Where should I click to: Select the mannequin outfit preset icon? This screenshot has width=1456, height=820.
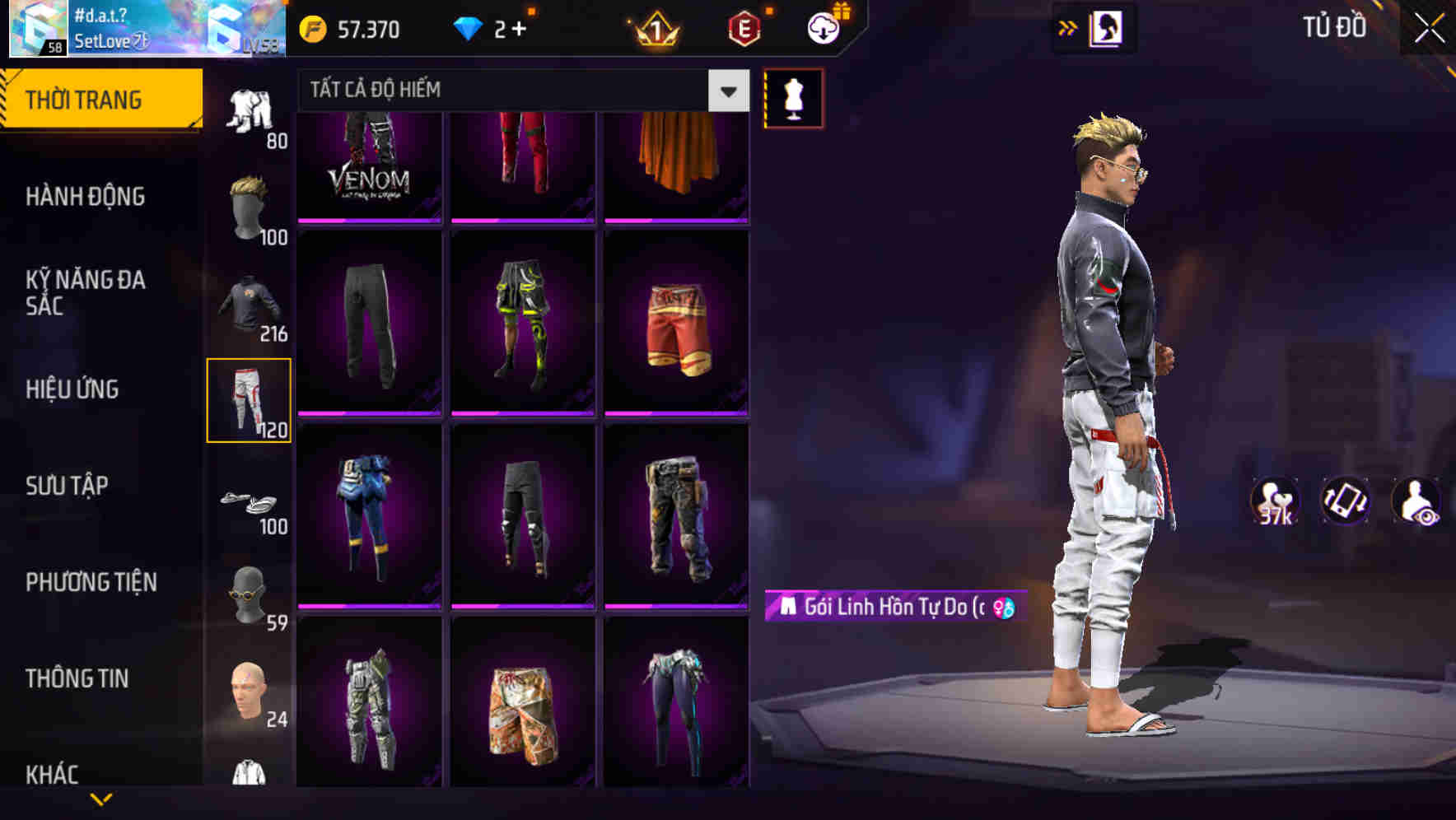792,97
